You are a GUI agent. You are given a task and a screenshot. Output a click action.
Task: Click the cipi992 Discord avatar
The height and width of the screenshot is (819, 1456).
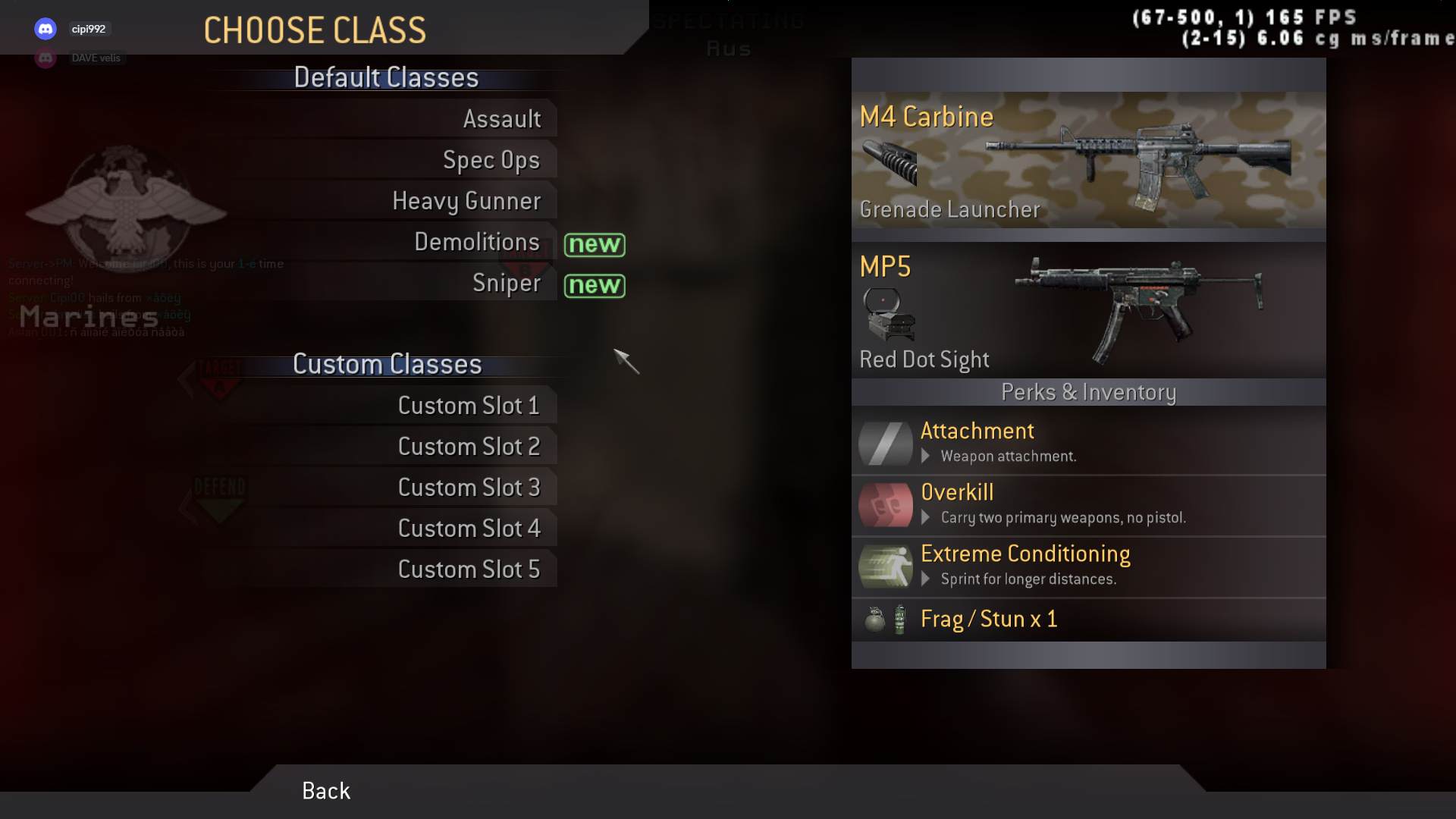tap(45, 28)
